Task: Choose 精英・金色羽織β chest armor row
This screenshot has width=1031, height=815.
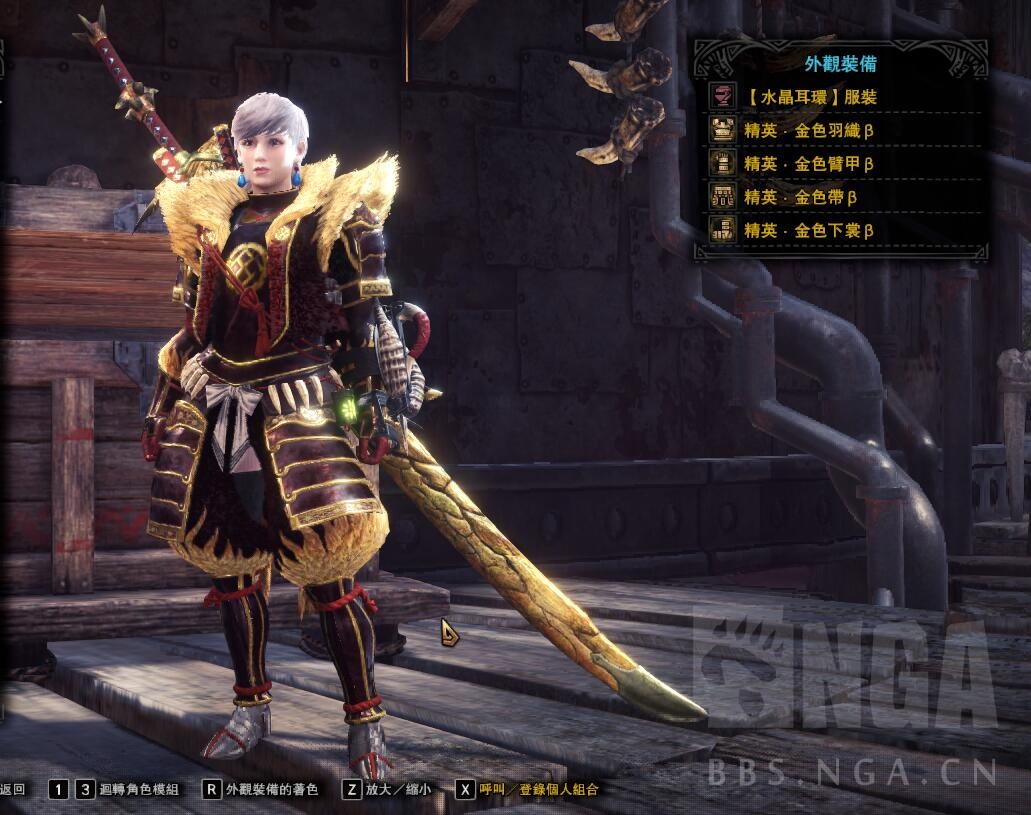Action: 810,131
